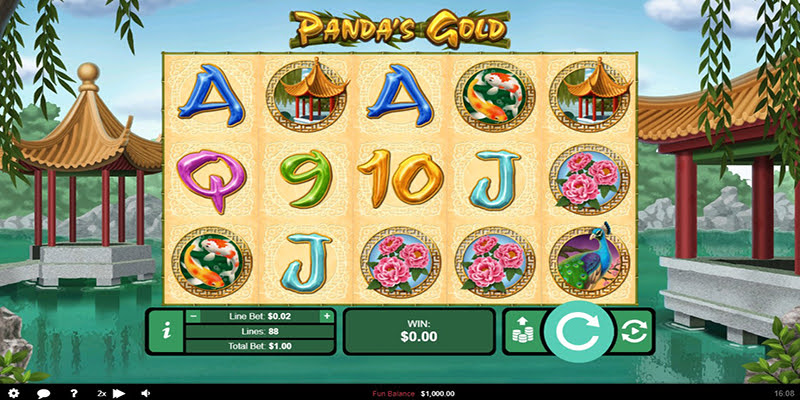Spin the reels with the circular arrow button
The width and height of the screenshot is (800, 400).
pyautogui.click(x=576, y=332)
